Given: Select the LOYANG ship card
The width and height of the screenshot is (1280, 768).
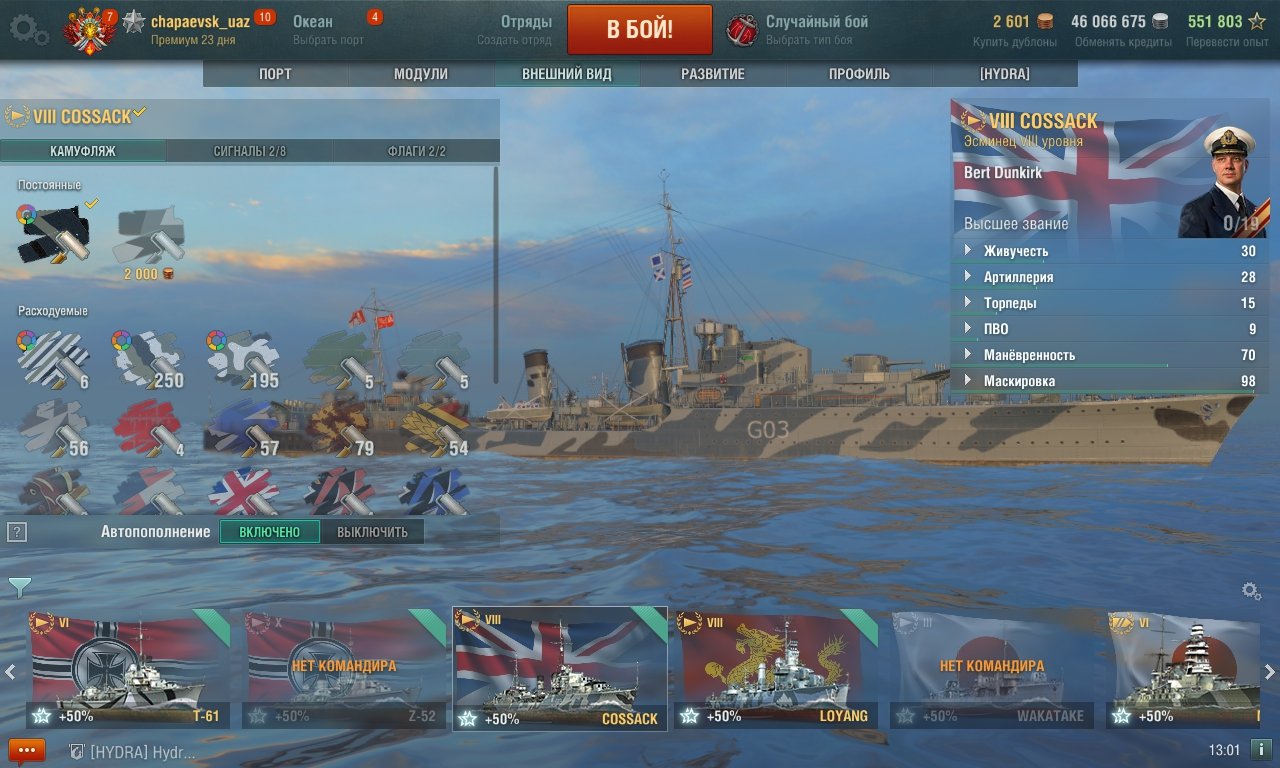Looking at the screenshot, I should (775, 667).
